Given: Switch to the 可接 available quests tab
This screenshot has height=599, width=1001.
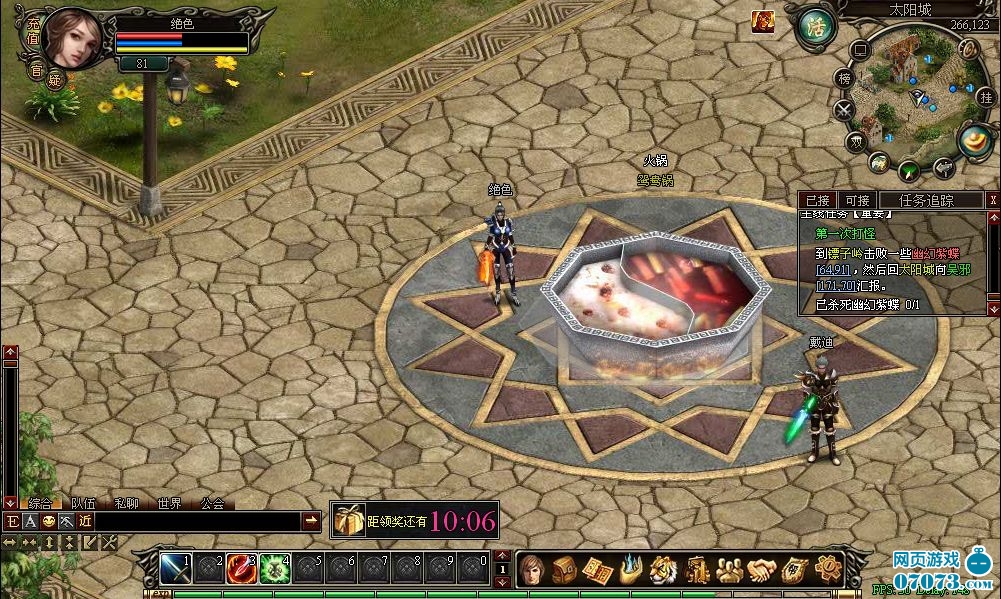Looking at the screenshot, I should (x=855, y=200).
